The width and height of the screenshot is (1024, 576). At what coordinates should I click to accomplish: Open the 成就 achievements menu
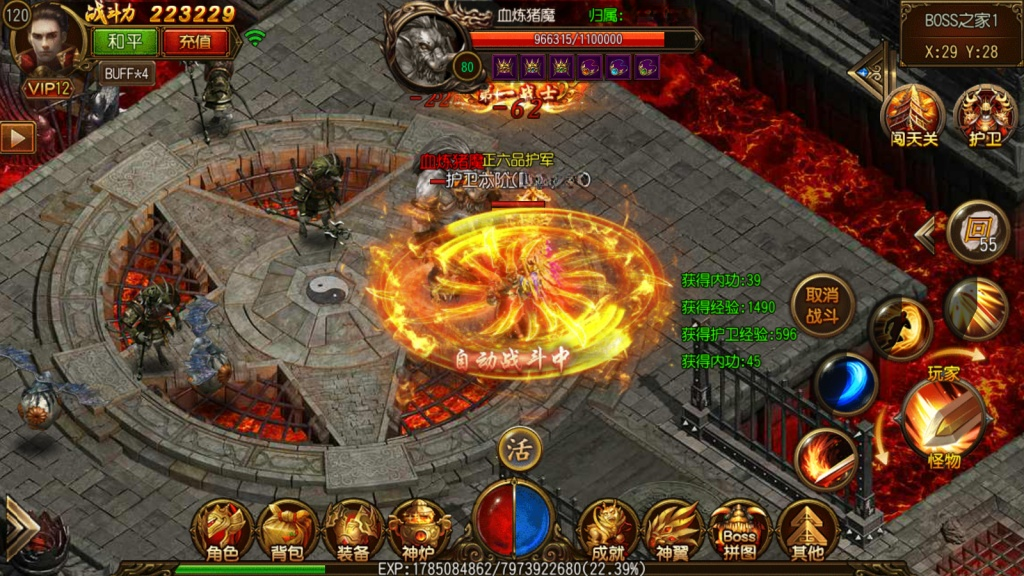608,531
